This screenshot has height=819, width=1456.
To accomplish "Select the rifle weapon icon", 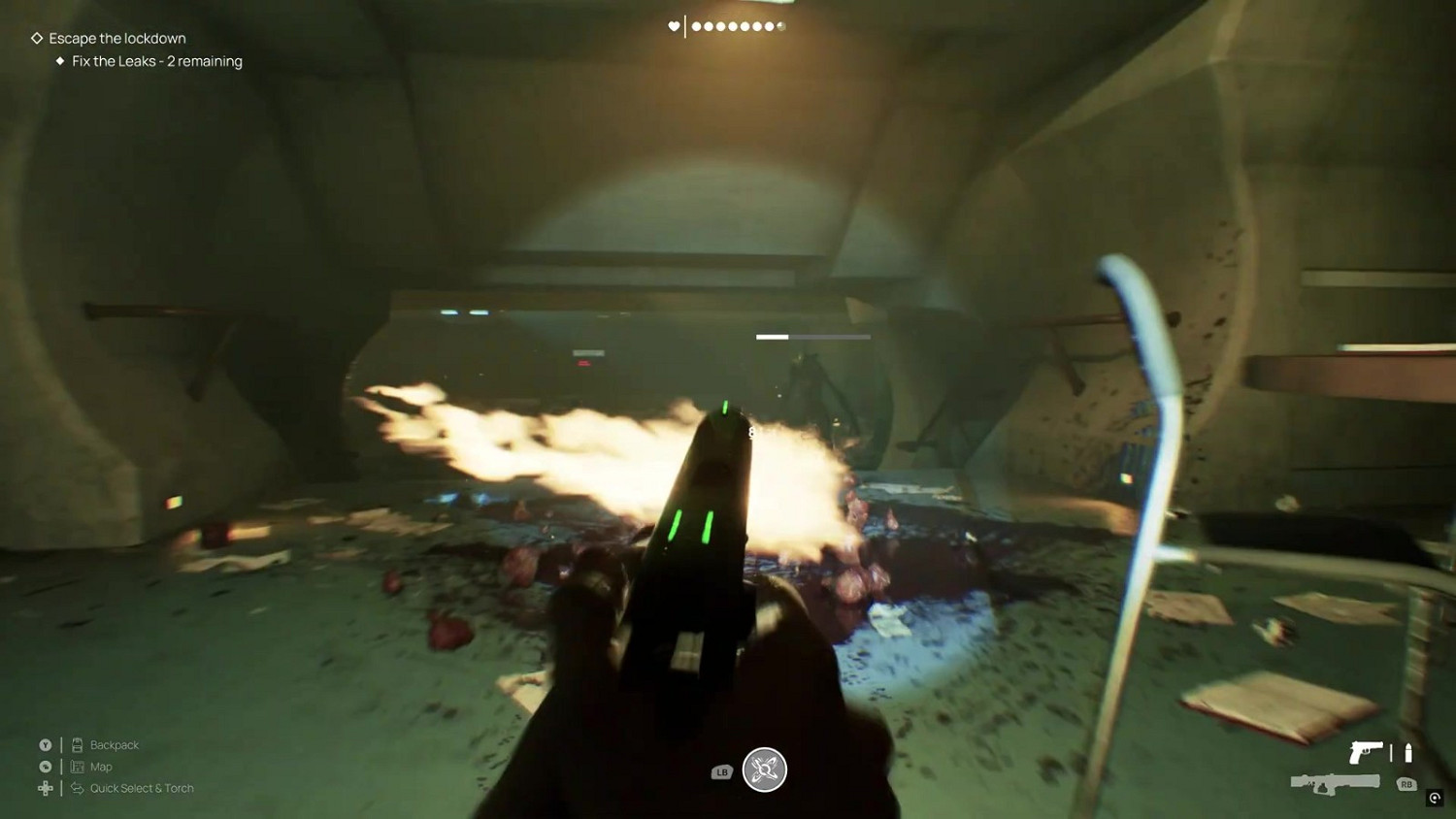I will tap(1335, 782).
